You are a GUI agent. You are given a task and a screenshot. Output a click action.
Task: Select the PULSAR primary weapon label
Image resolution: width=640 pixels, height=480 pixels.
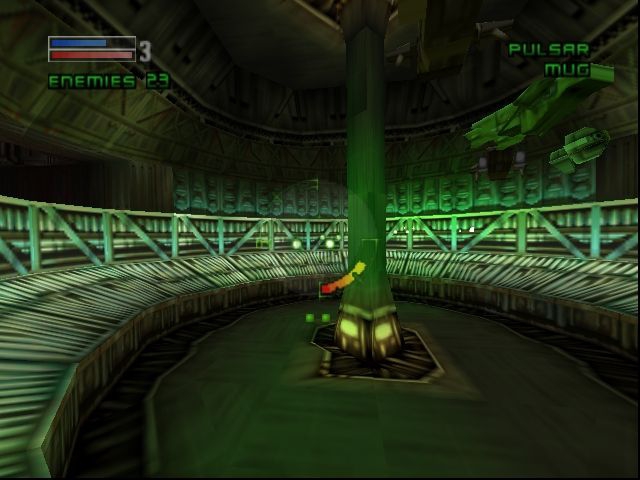(549, 49)
